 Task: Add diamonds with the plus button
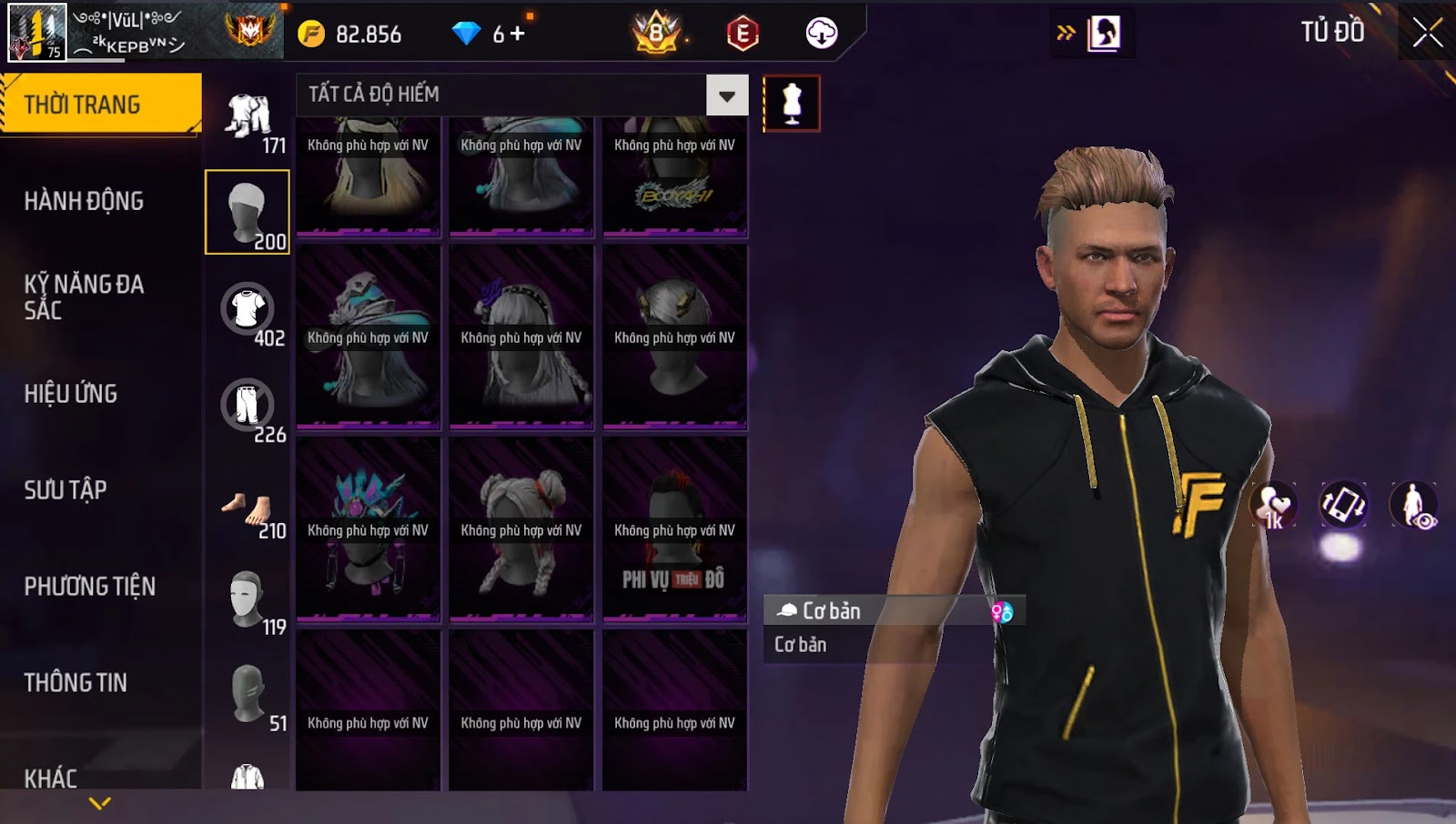(517, 34)
